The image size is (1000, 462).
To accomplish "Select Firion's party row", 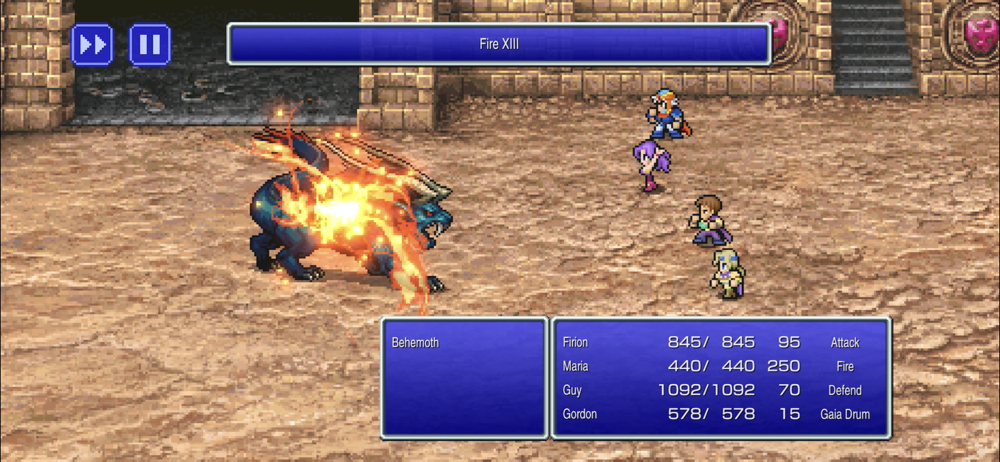I will 720,342.
